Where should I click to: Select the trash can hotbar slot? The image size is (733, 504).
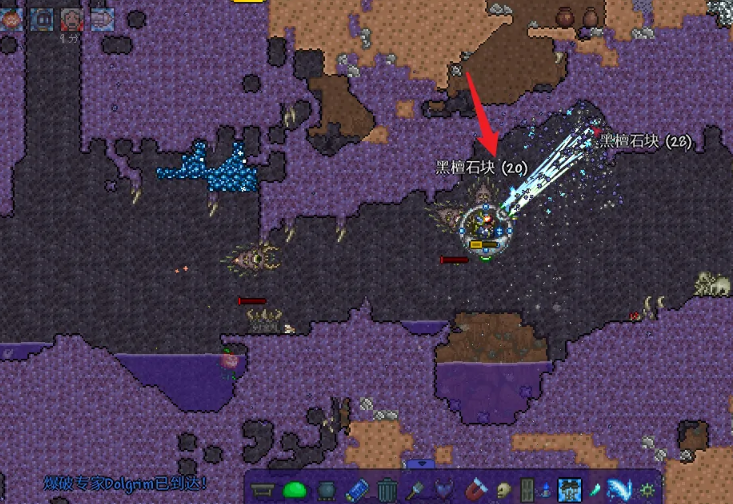click(x=386, y=490)
